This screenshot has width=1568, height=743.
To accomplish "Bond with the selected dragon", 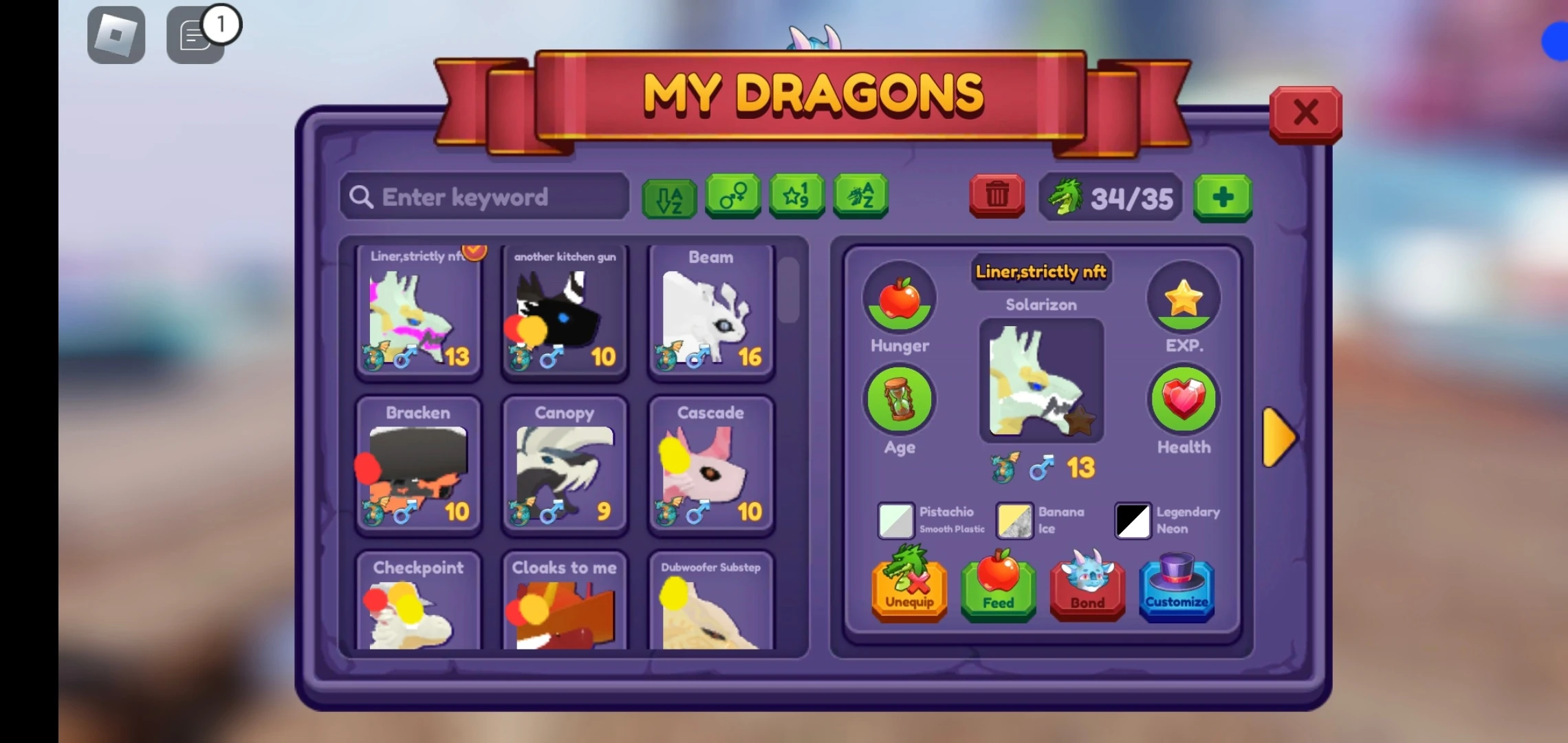I will pos(1087,590).
